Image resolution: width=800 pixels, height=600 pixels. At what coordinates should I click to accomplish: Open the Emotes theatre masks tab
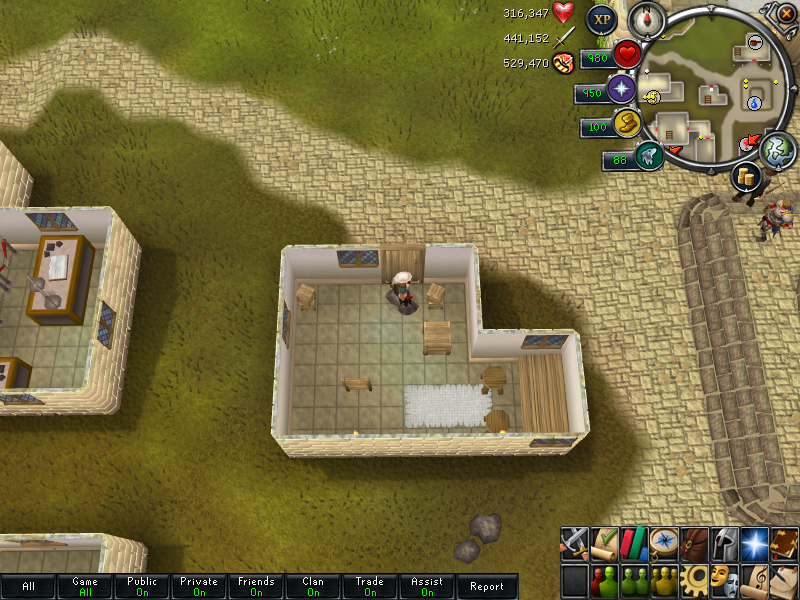(723, 580)
